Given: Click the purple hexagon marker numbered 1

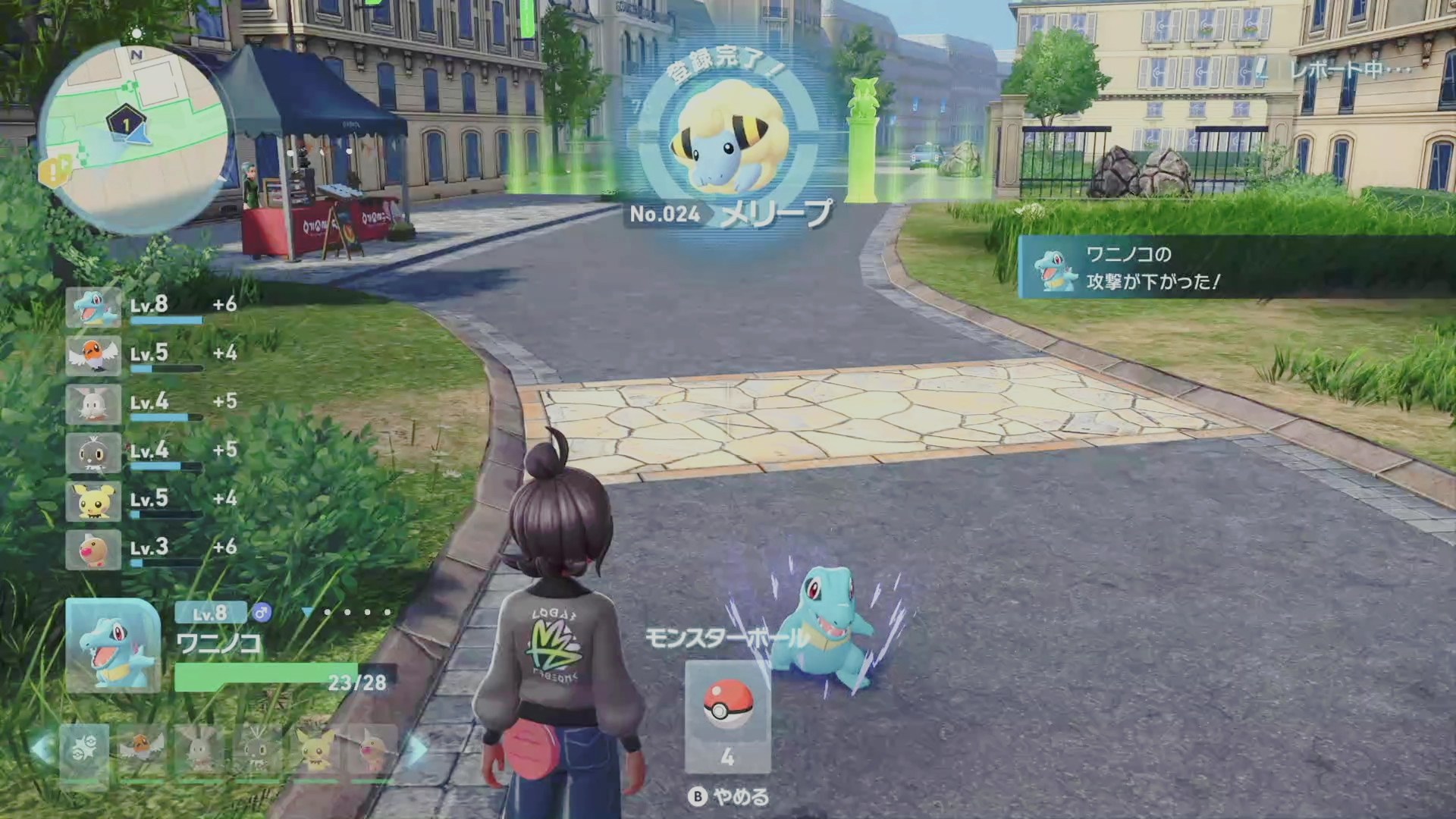Looking at the screenshot, I should coord(125,121).
